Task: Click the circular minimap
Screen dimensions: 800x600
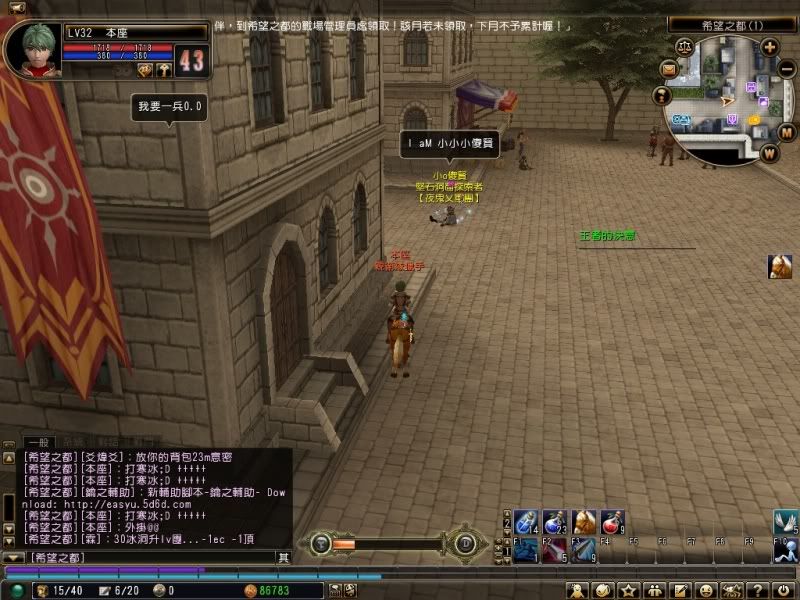Action: (726, 99)
